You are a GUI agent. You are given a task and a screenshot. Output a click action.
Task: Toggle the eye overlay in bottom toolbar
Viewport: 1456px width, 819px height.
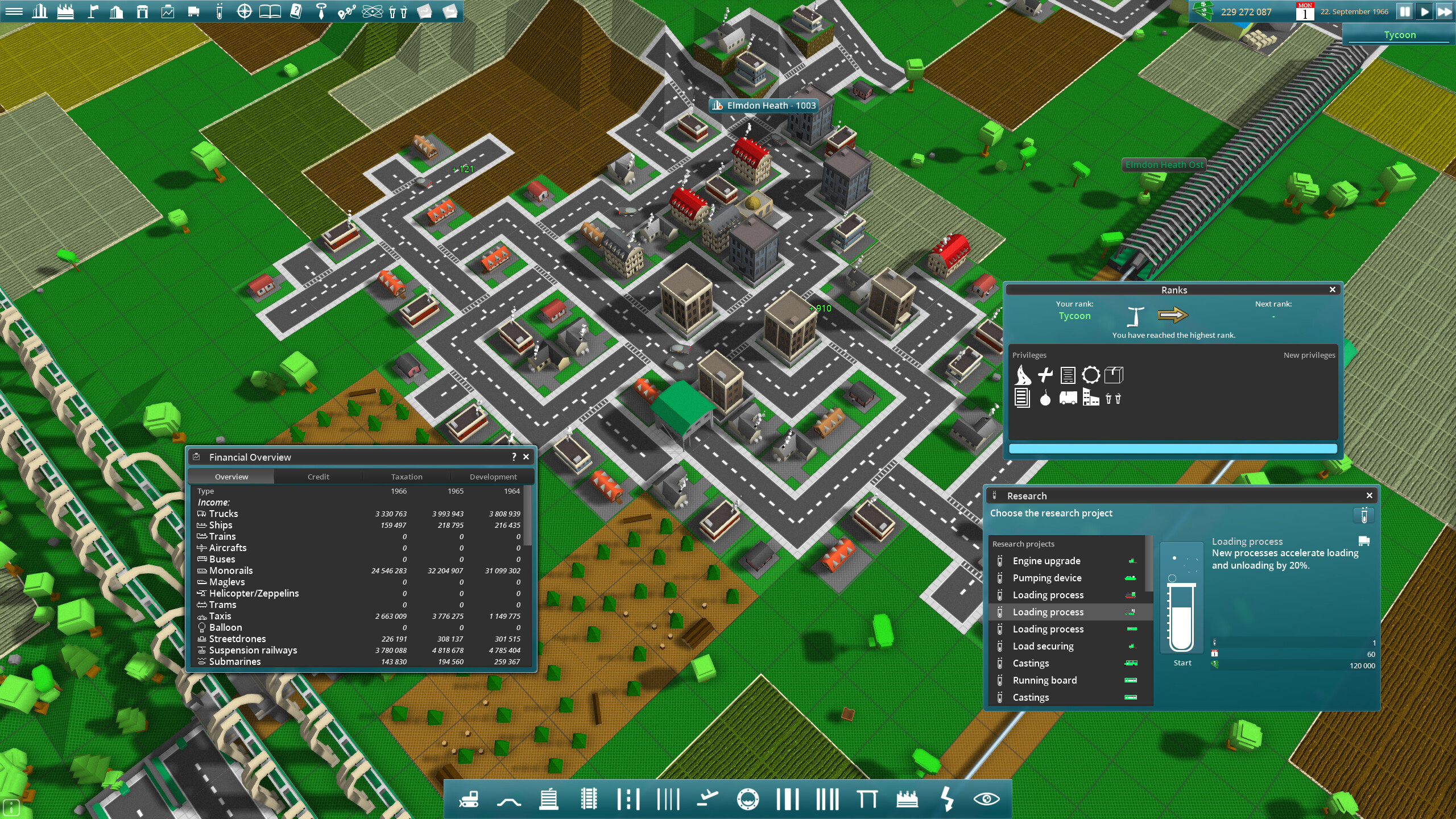tap(987, 799)
